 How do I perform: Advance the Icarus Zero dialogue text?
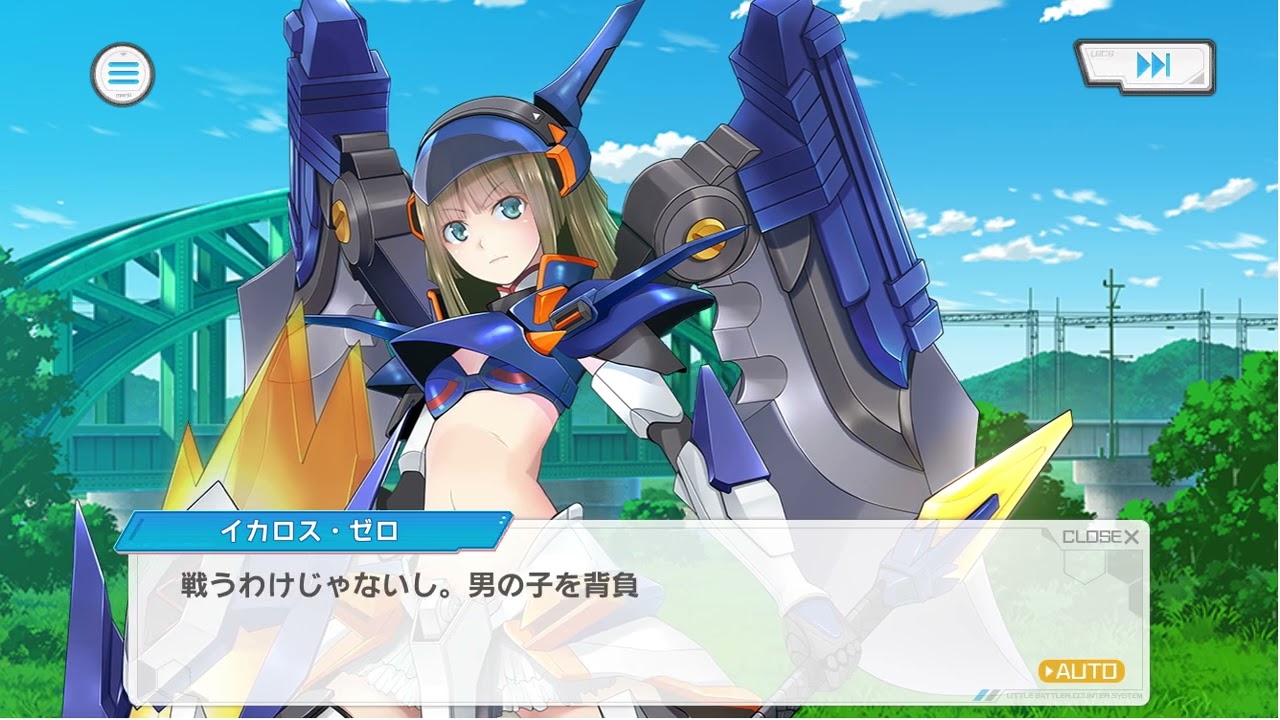(600, 620)
